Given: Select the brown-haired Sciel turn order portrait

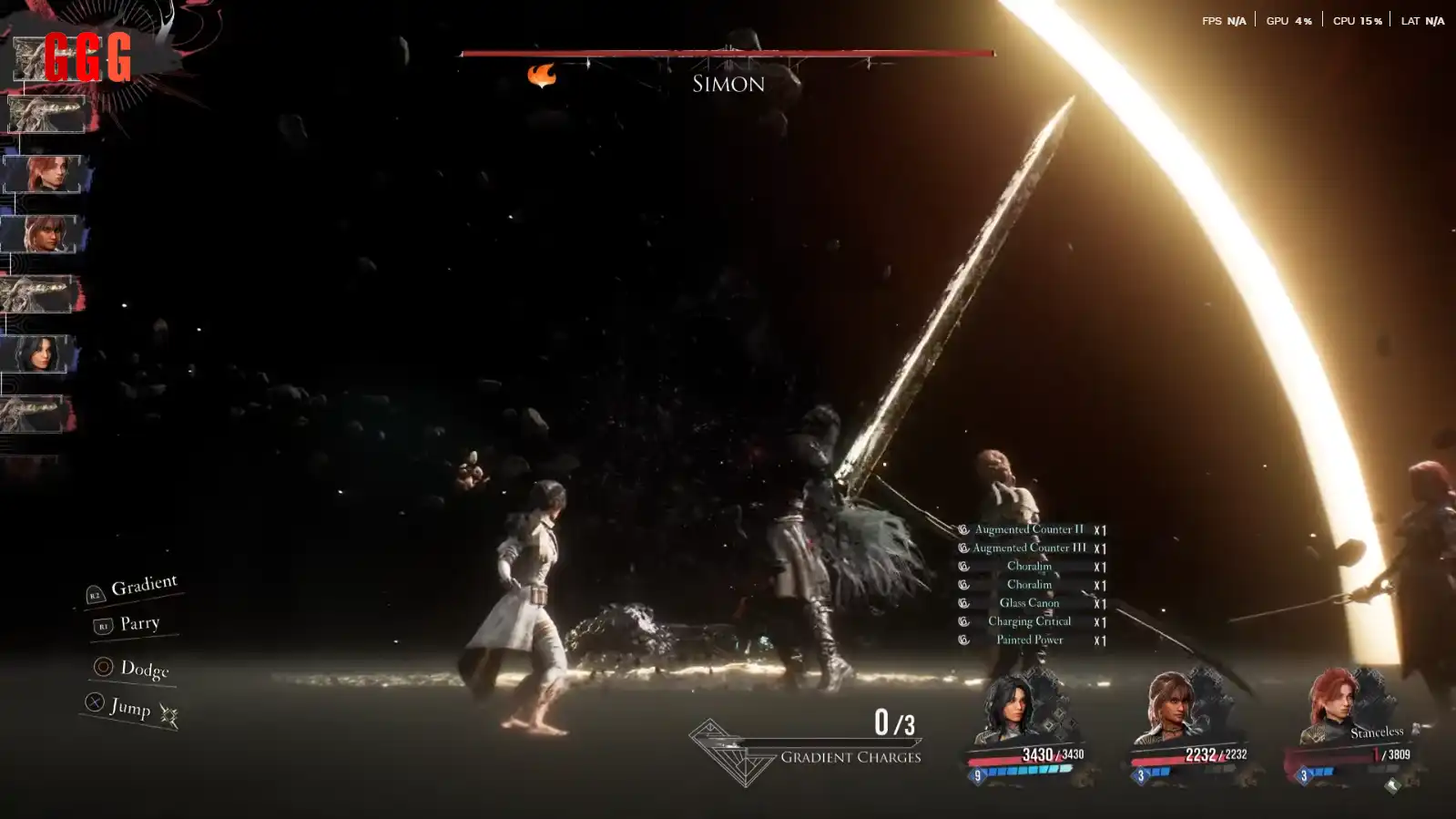Looking at the screenshot, I should 40,234.
